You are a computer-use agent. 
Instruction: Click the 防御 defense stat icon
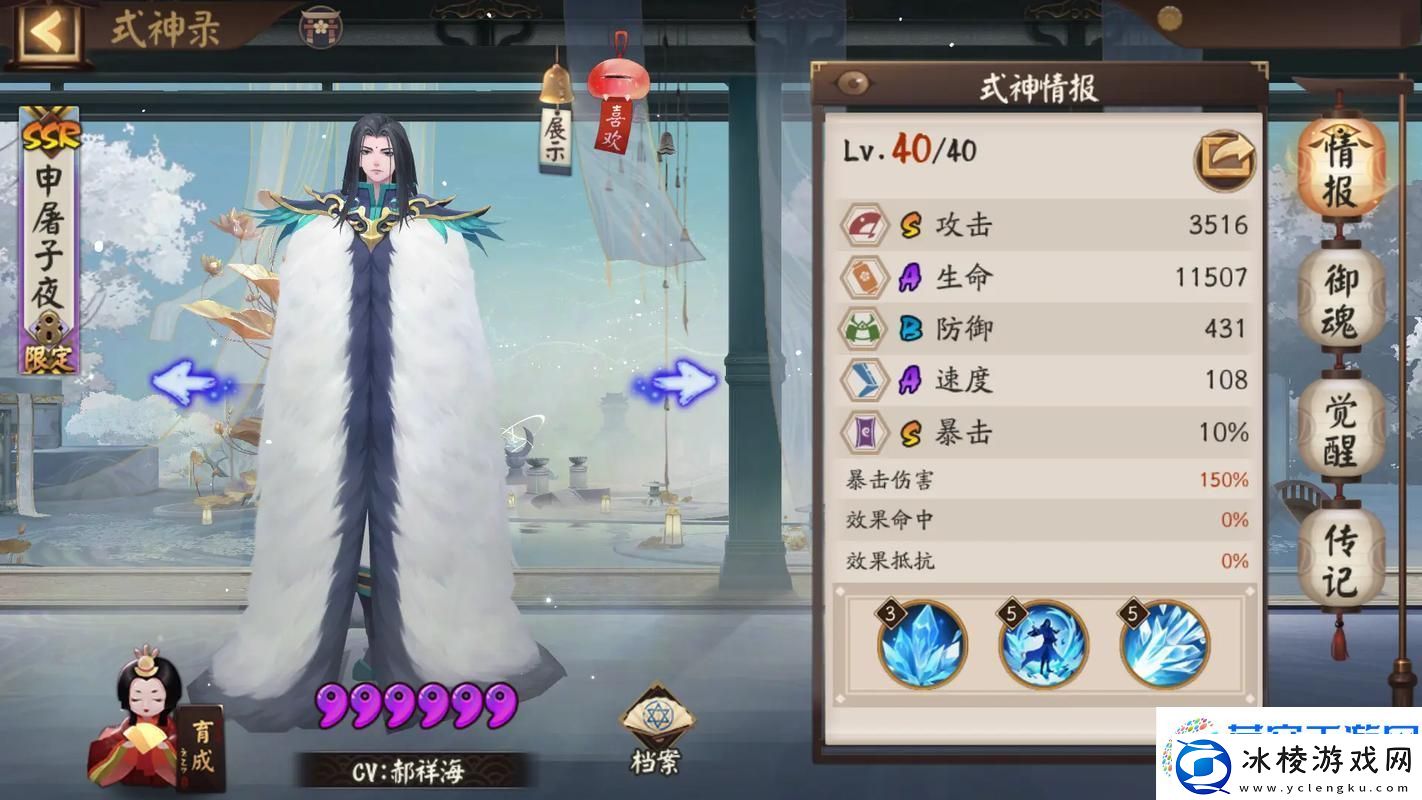pos(864,328)
